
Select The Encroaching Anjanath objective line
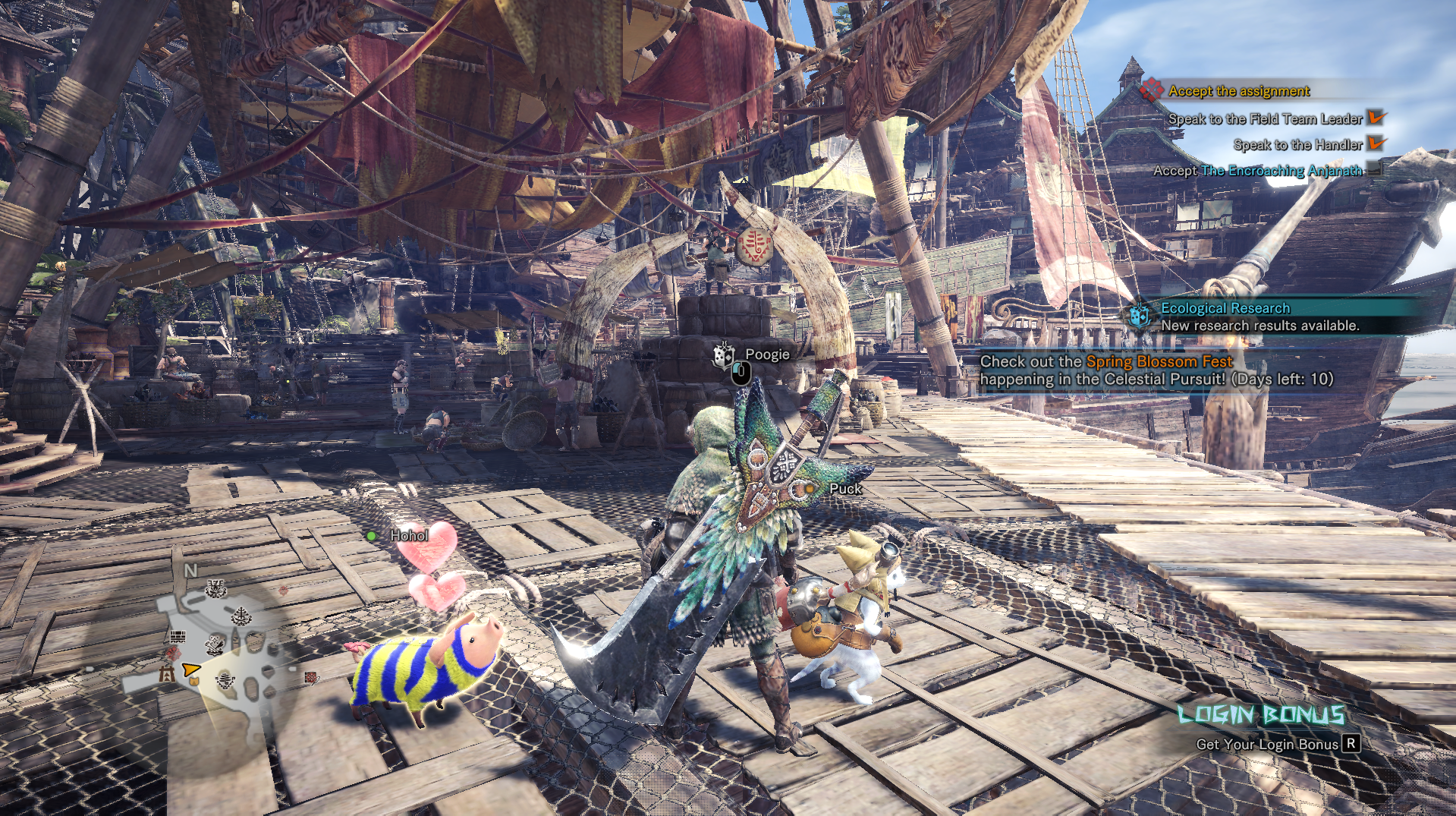coord(1257,171)
